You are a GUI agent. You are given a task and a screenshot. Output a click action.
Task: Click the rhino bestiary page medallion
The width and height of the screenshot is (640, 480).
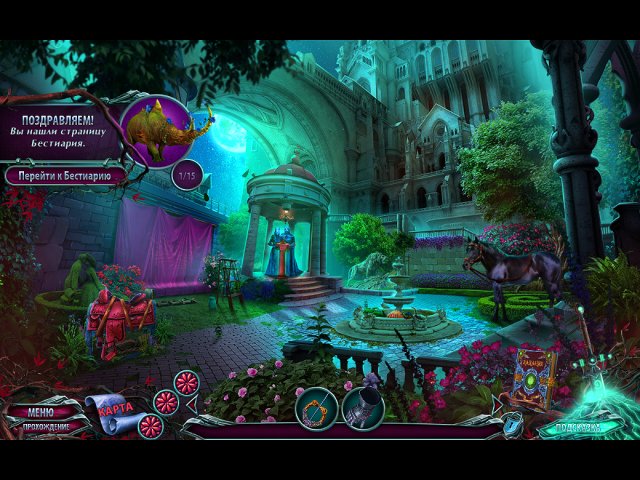coord(157,130)
